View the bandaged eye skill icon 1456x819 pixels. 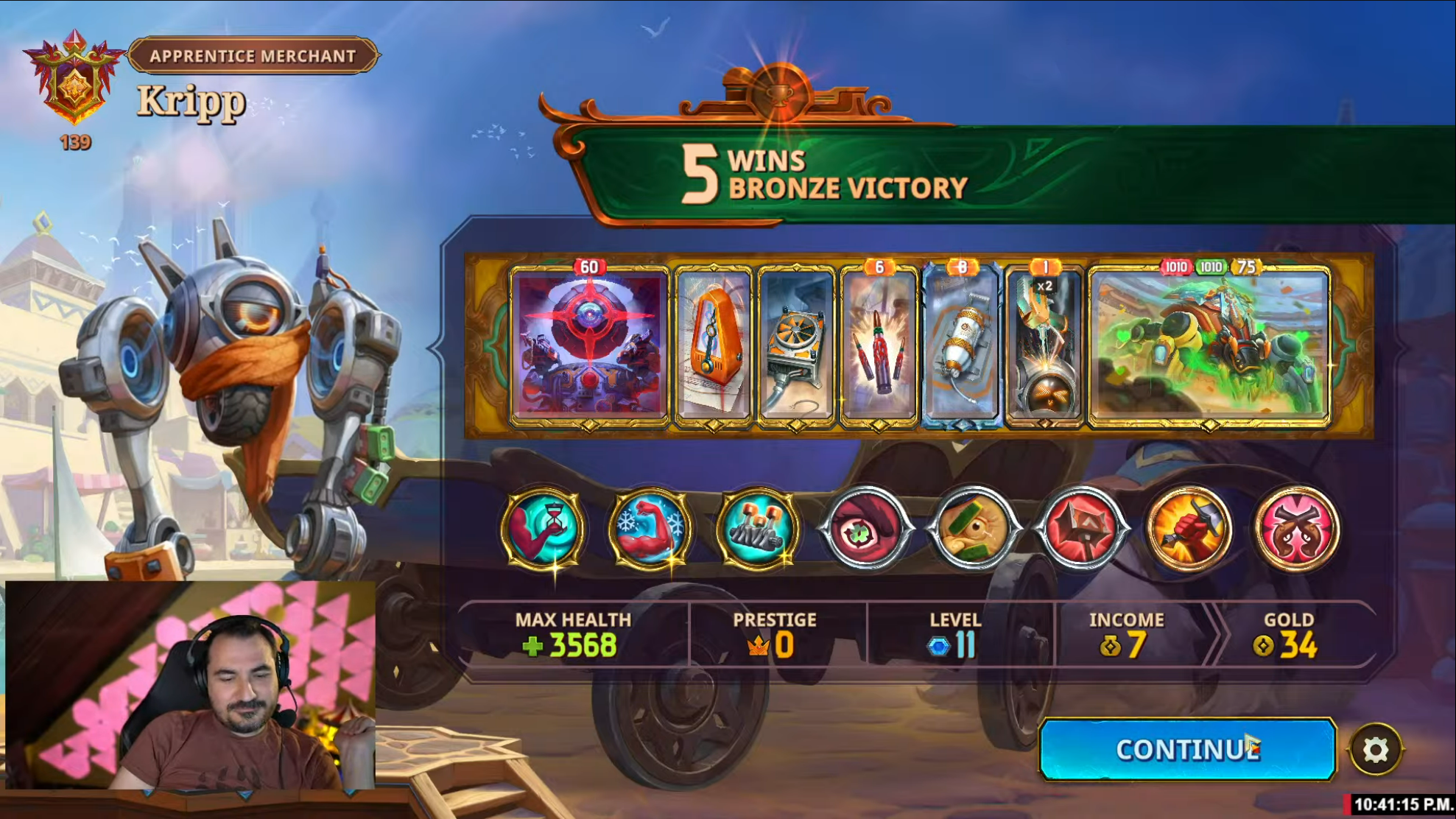coord(974,528)
